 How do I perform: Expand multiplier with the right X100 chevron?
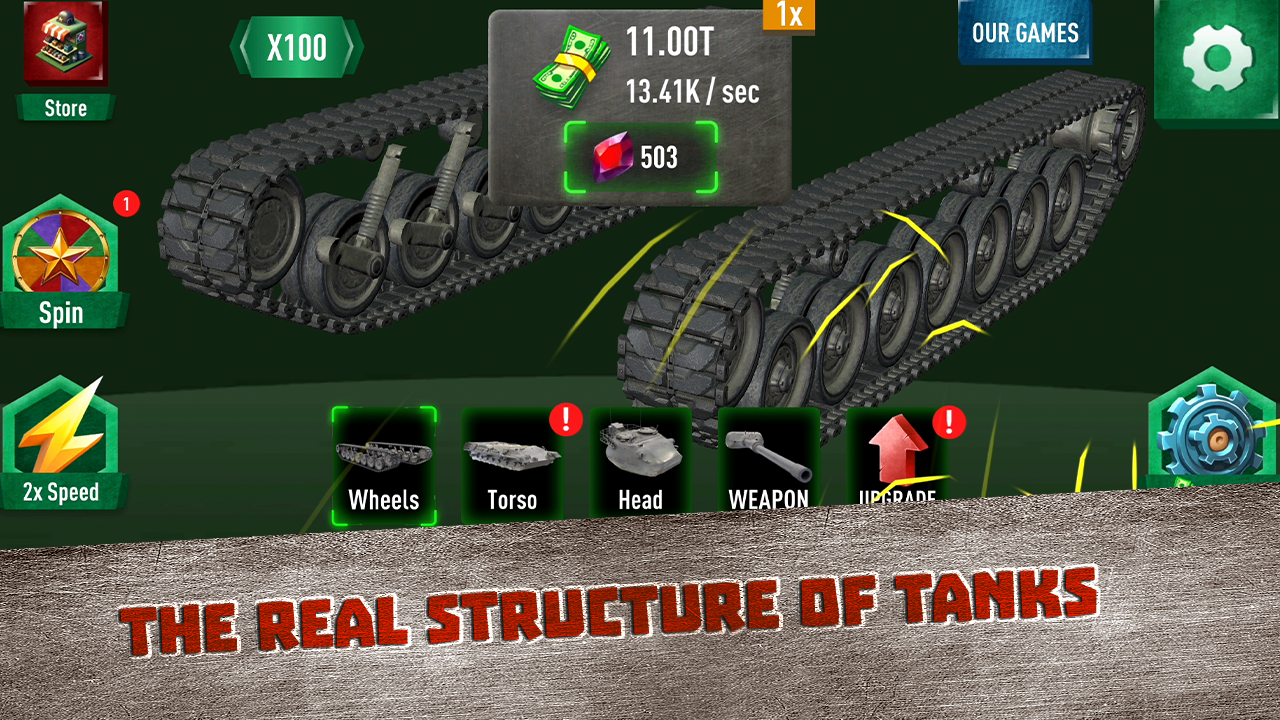(x=350, y=46)
